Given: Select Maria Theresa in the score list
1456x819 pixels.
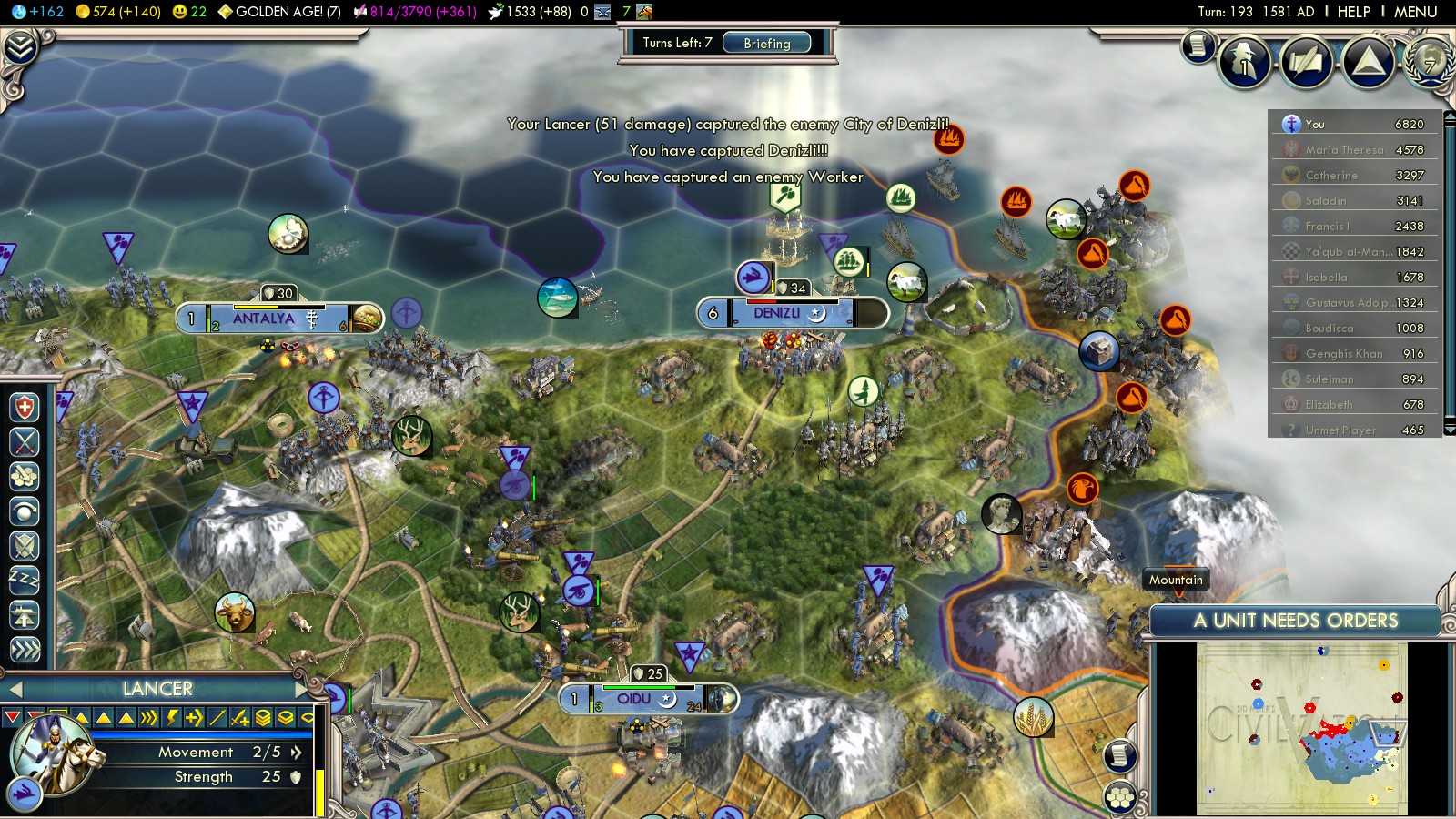Looking at the screenshot, I should [x=1343, y=149].
